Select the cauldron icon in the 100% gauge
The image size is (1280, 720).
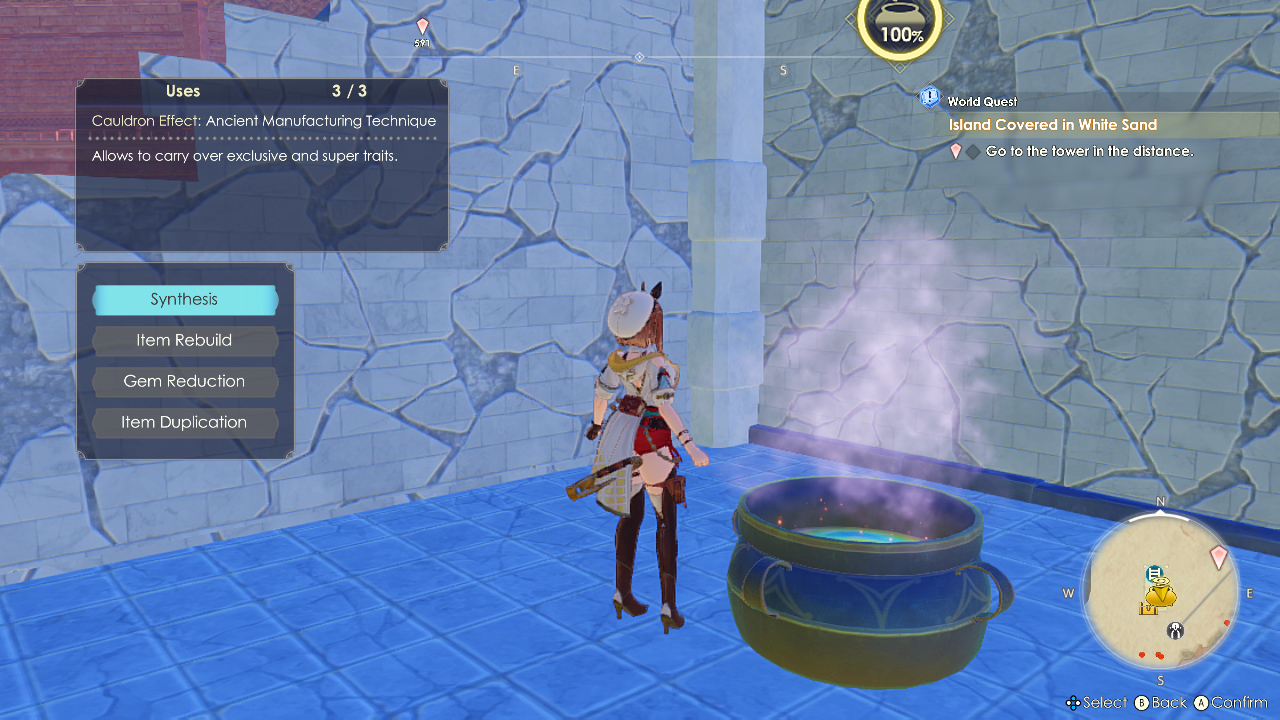899,18
